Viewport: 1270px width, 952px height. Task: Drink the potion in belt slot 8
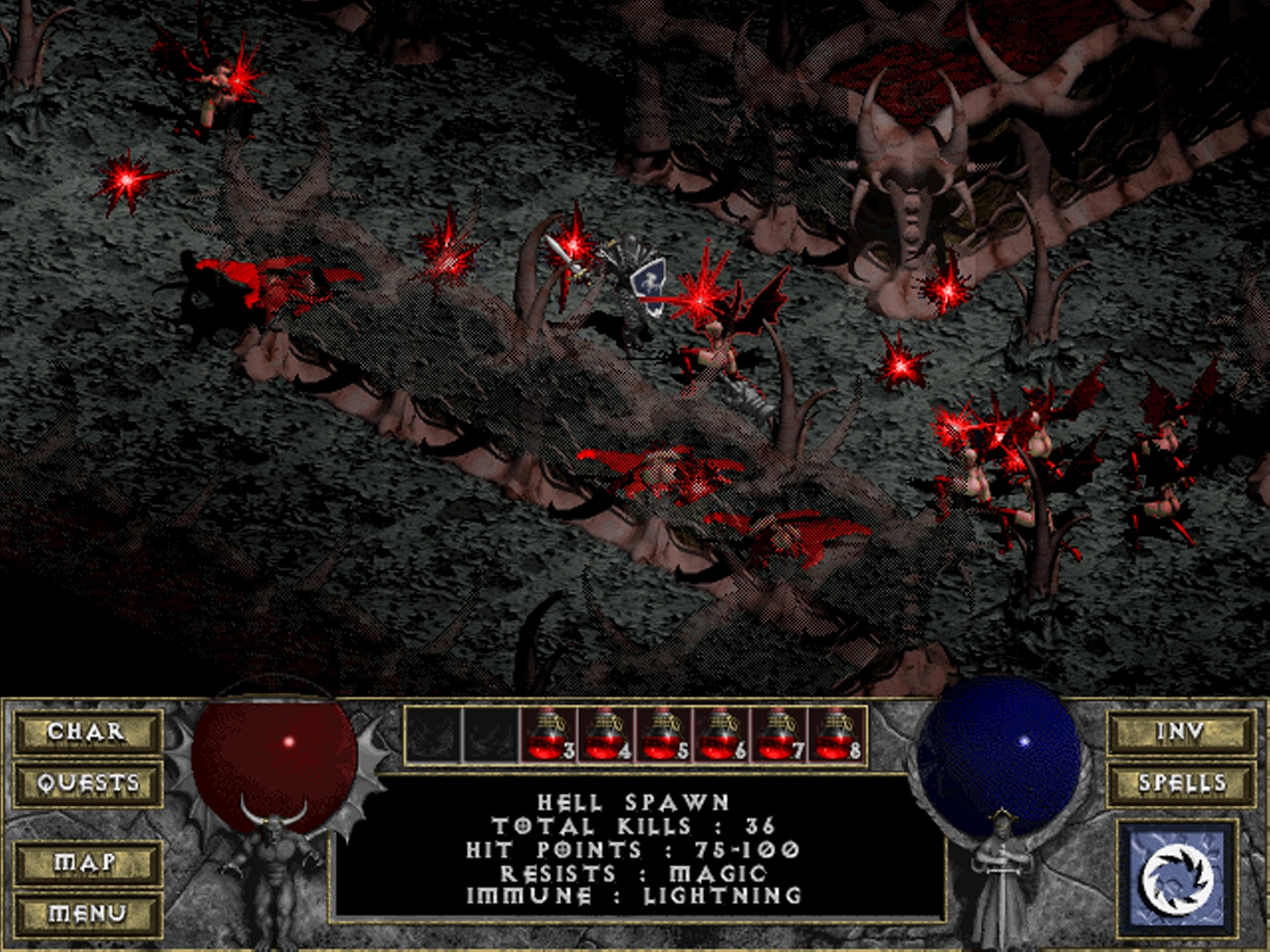[x=834, y=734]
